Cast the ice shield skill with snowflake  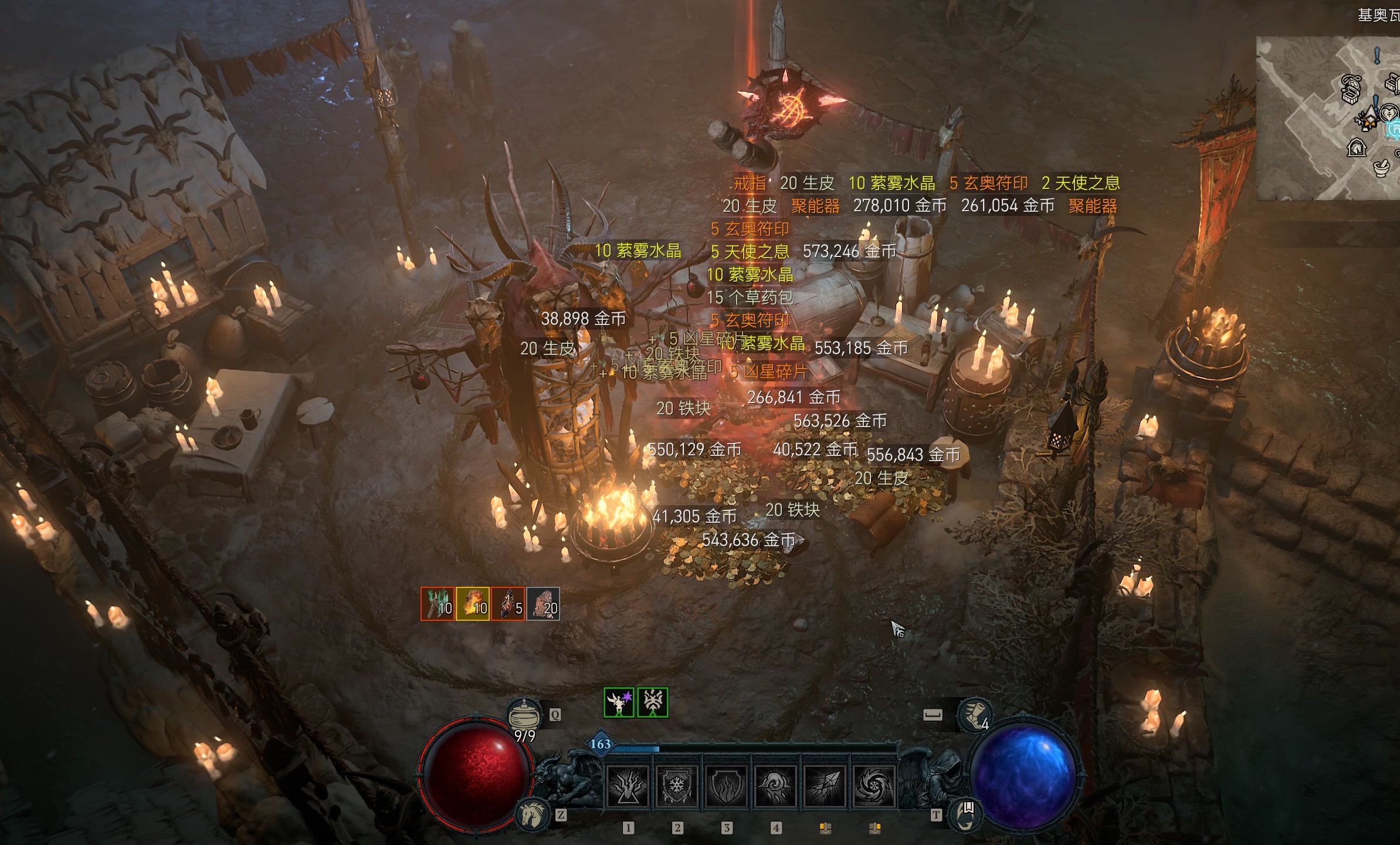click(676, 787)
